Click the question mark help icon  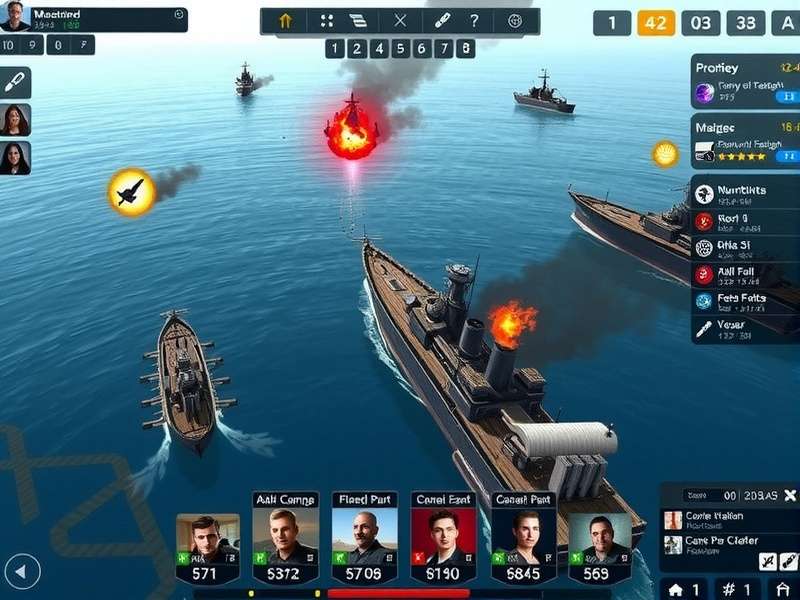click(x=474, y=21)
